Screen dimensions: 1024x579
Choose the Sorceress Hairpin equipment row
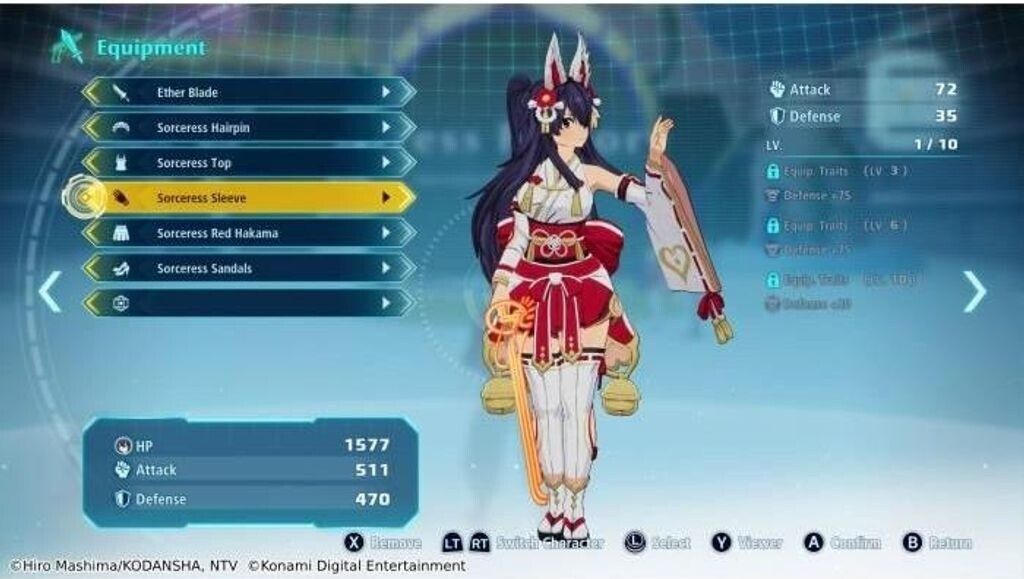(x=248, y=128)
